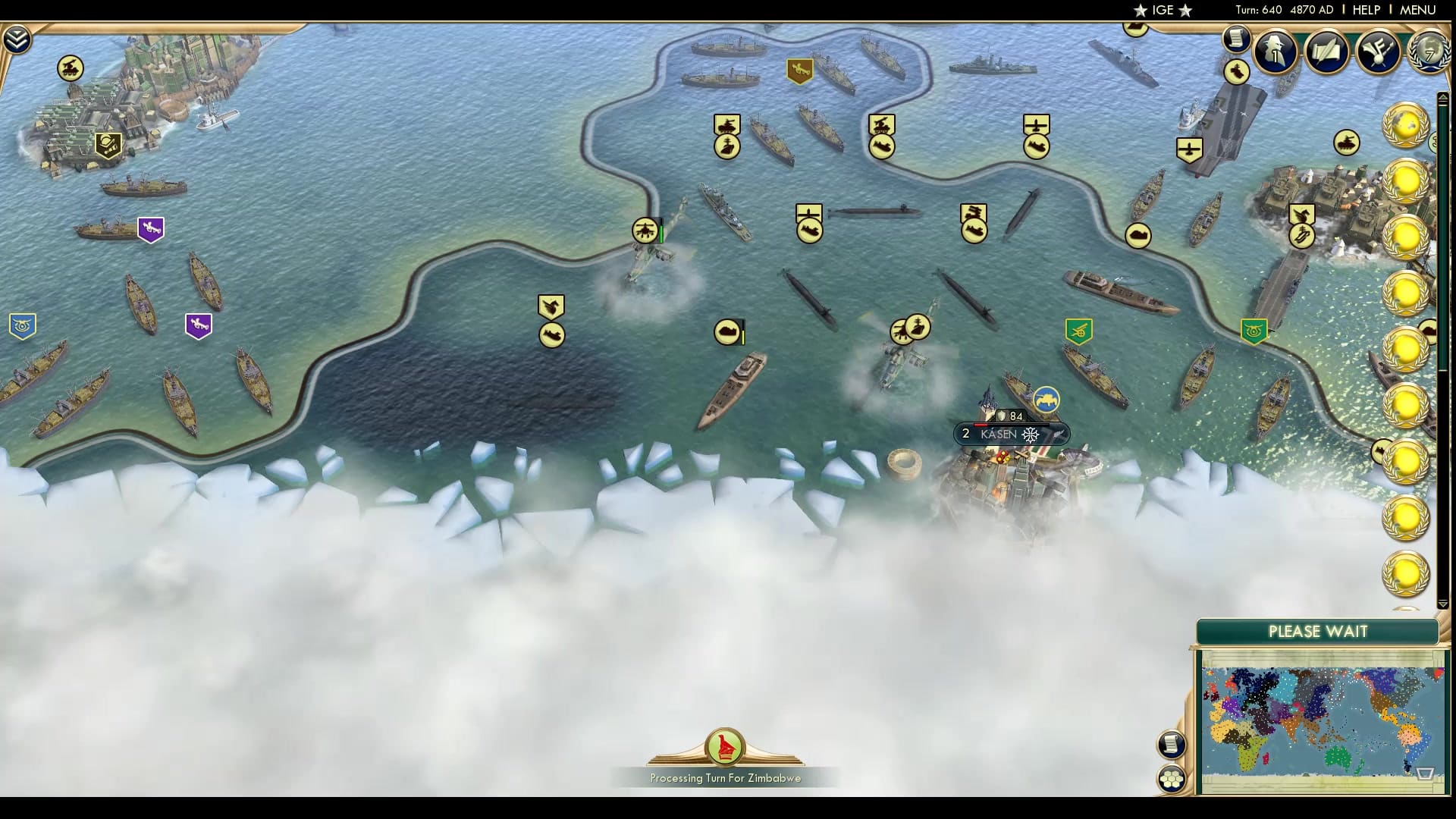Open the Culture overview music icon
Screen dimensions: 1456x819
1379,50
